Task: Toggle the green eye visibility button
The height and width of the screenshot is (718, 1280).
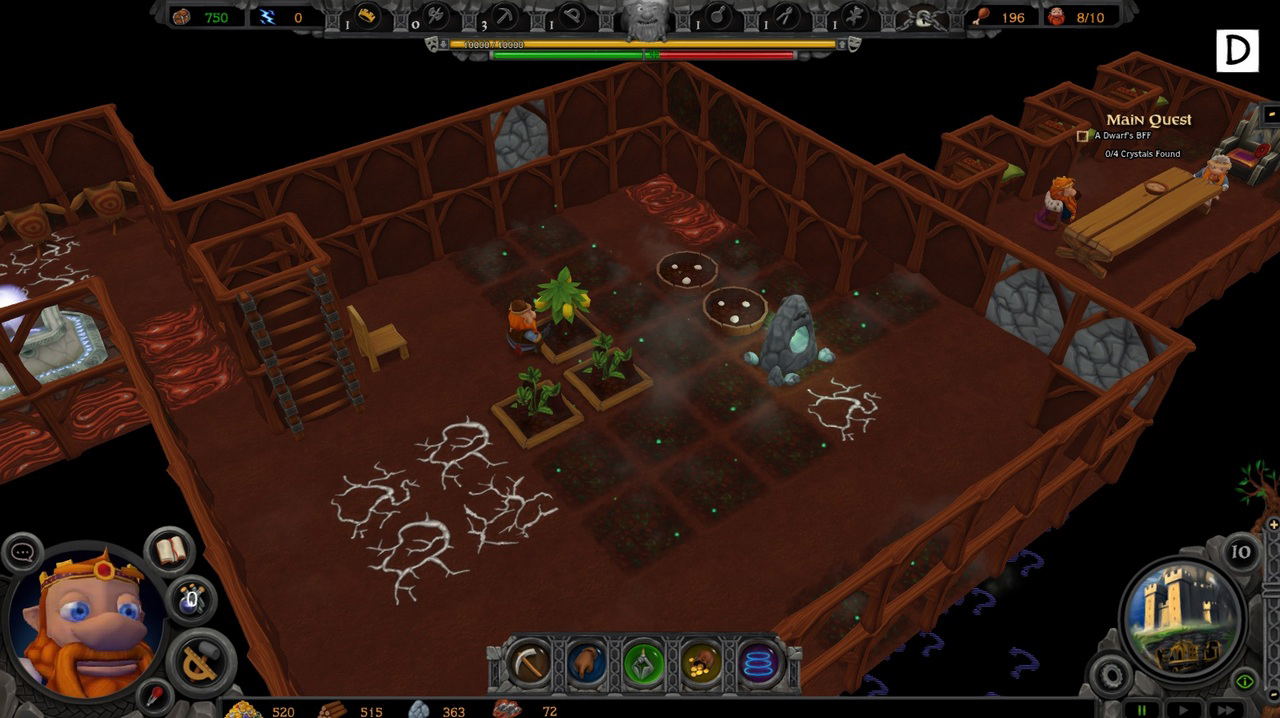Action: click(1244, 681)
